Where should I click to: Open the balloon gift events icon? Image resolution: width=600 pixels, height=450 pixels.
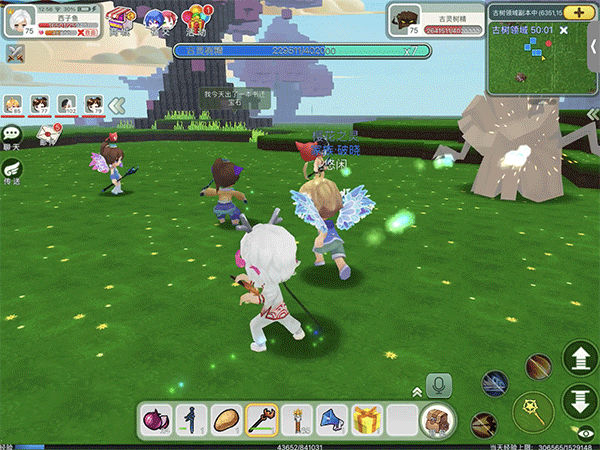[196, 18]
